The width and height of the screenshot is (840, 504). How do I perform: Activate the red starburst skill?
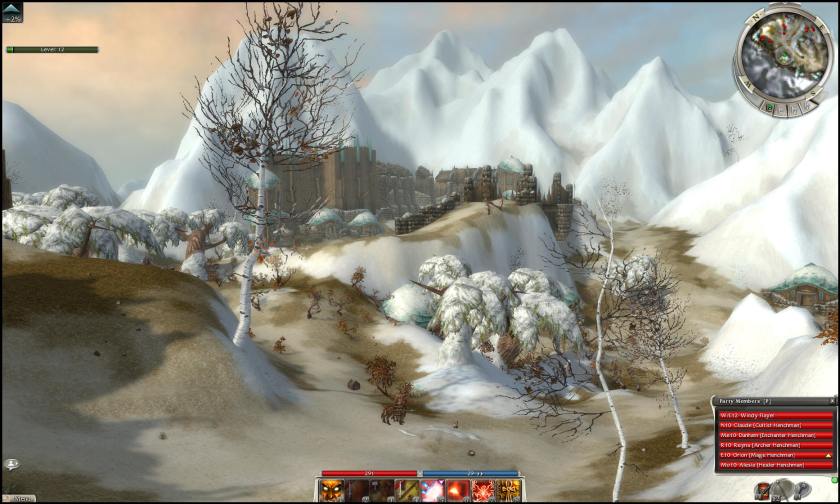(483, 490)
